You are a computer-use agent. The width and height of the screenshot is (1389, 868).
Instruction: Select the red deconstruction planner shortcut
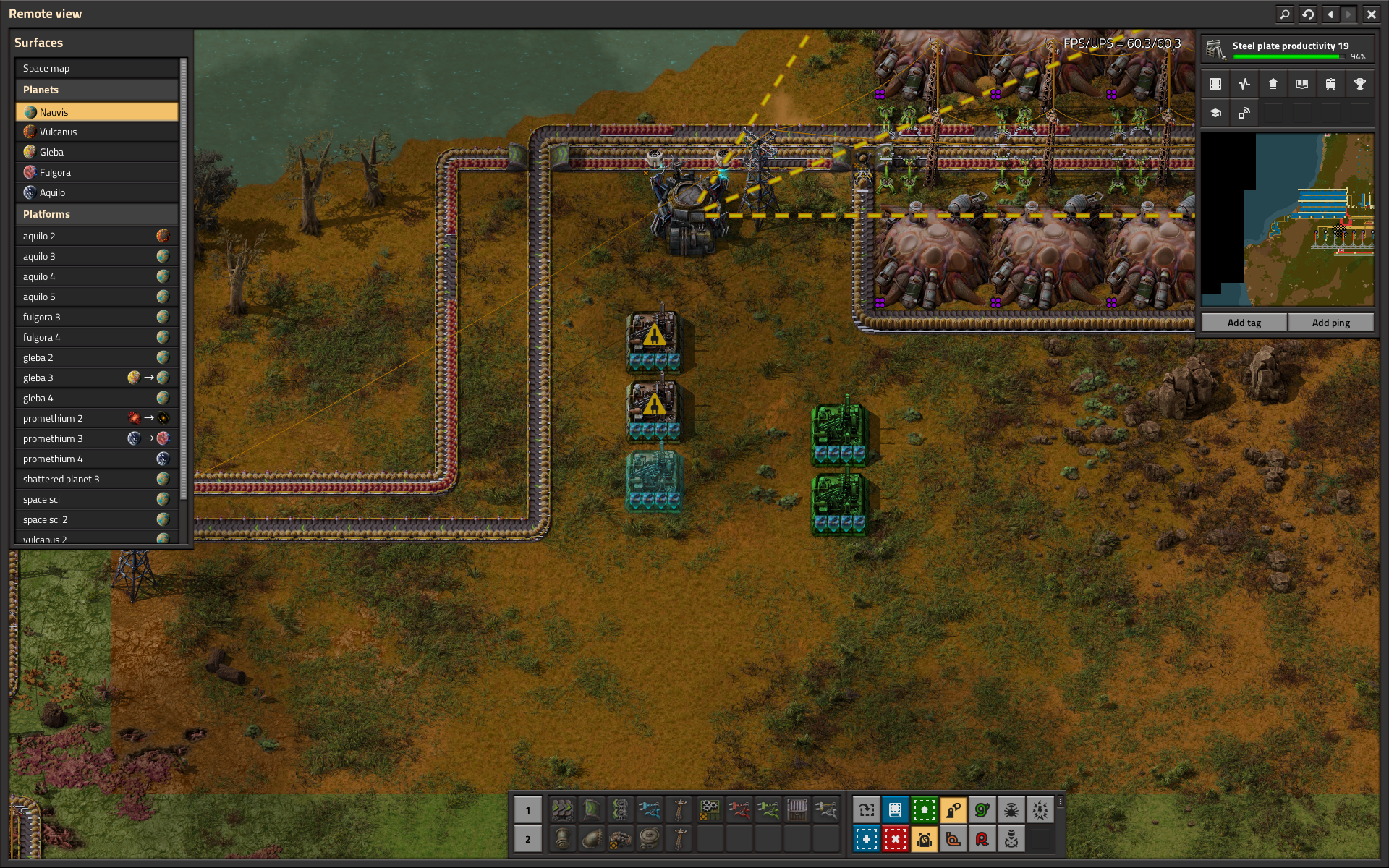coord(895,839)
